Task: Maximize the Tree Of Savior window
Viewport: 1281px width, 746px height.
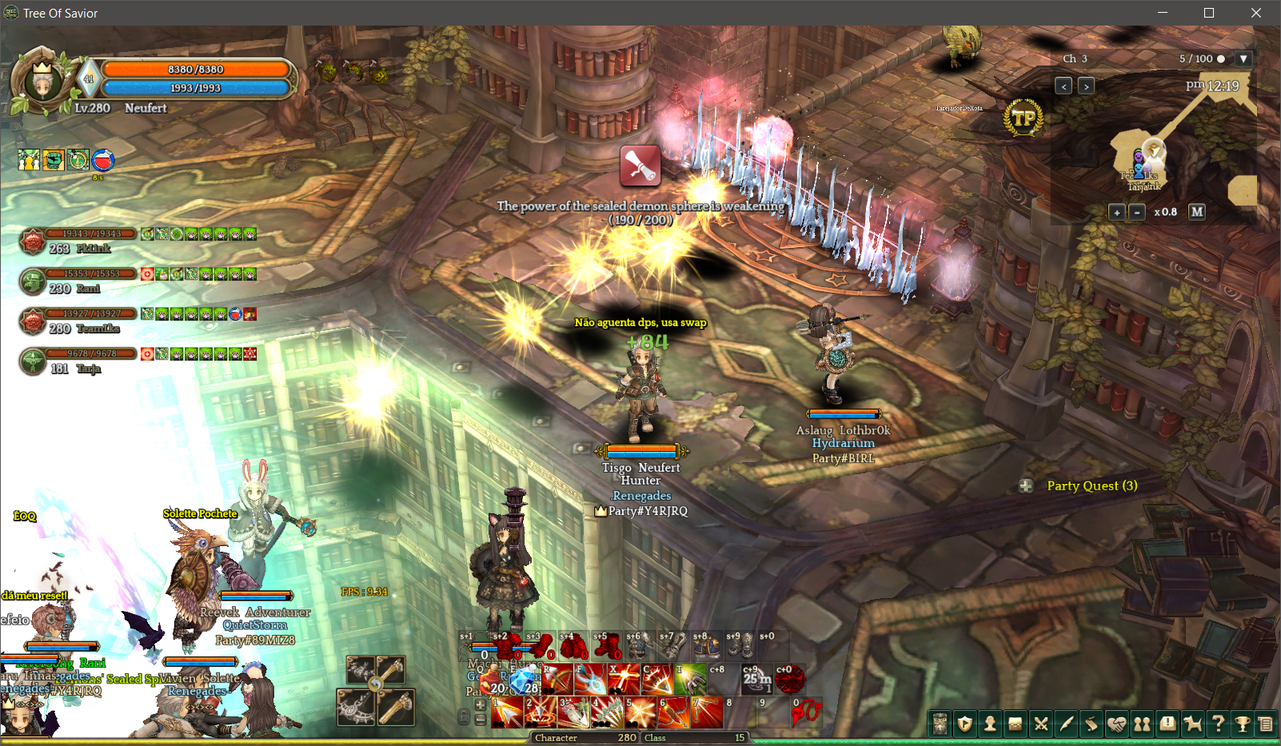Action: pyautogui.click(x=1209, y=13)
